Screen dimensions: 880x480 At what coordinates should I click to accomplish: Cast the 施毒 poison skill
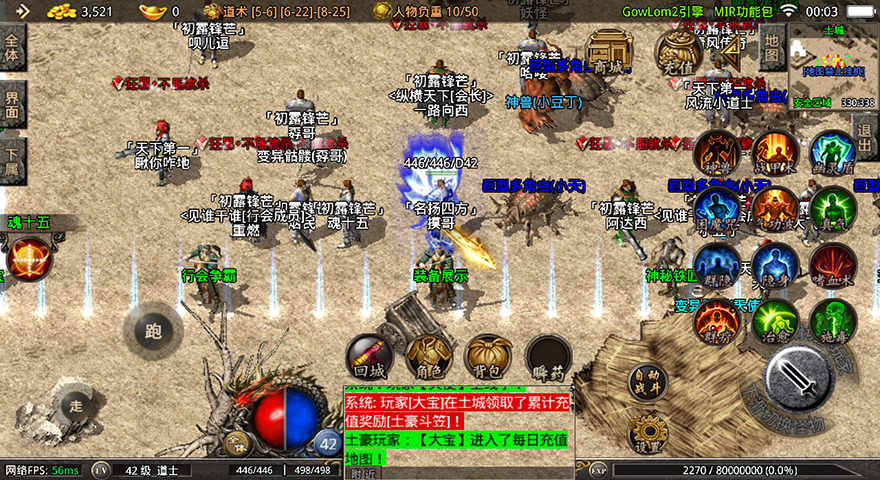(832, 321)
